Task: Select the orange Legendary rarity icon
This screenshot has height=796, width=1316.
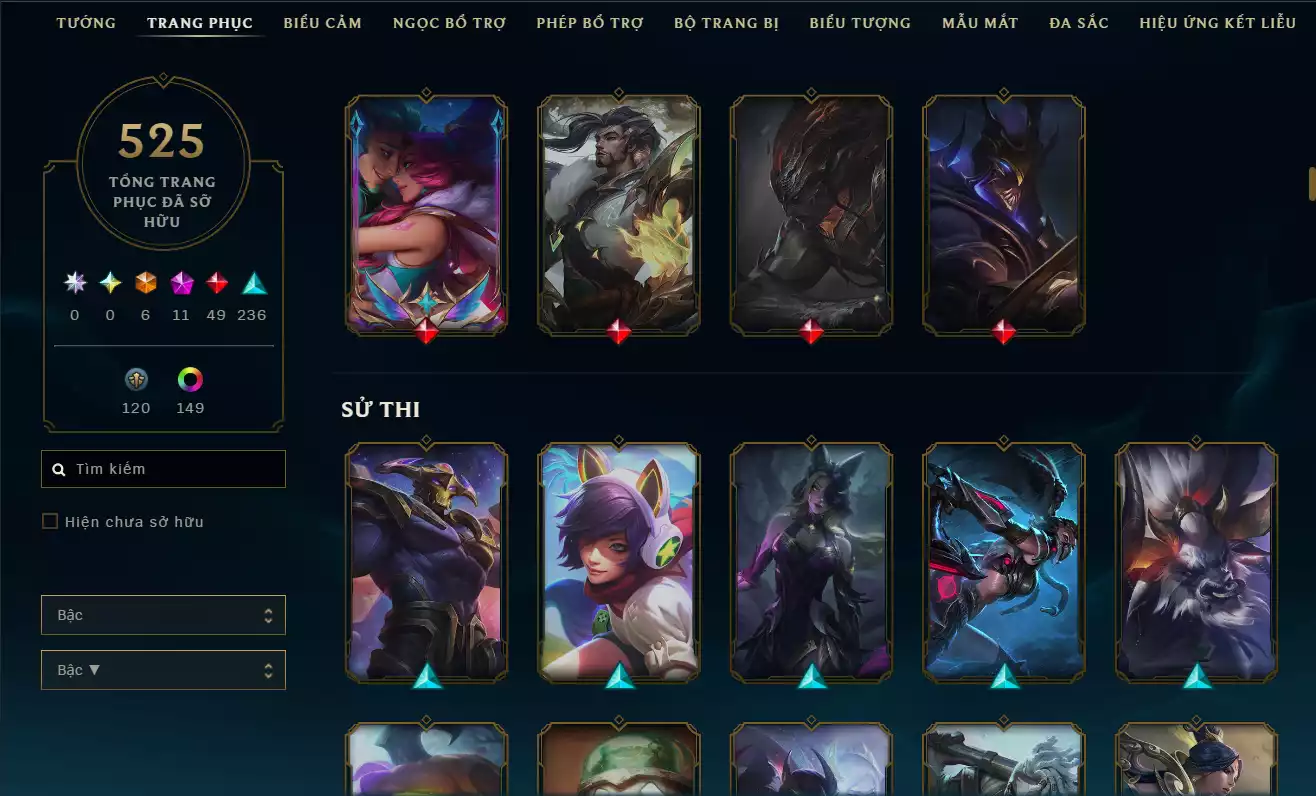Action: click(145, 283)
